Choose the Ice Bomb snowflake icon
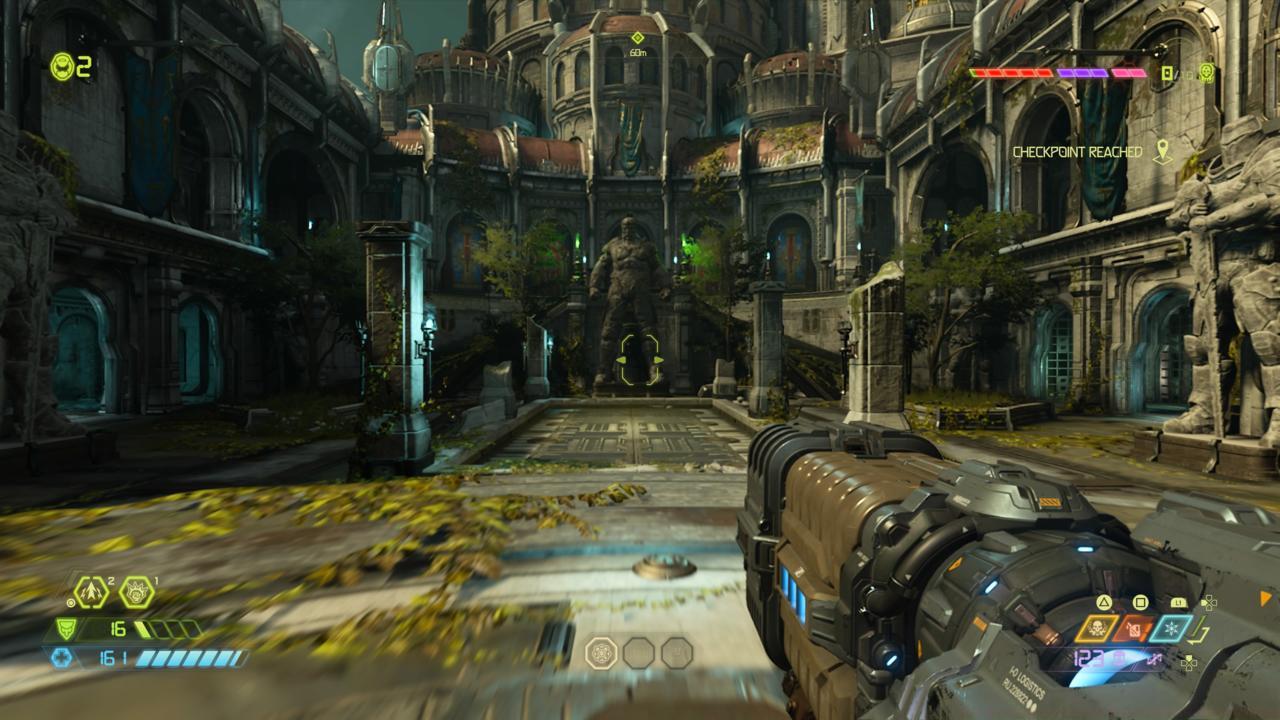Viewport: 1280px width, 720px height. (1171, 629)
